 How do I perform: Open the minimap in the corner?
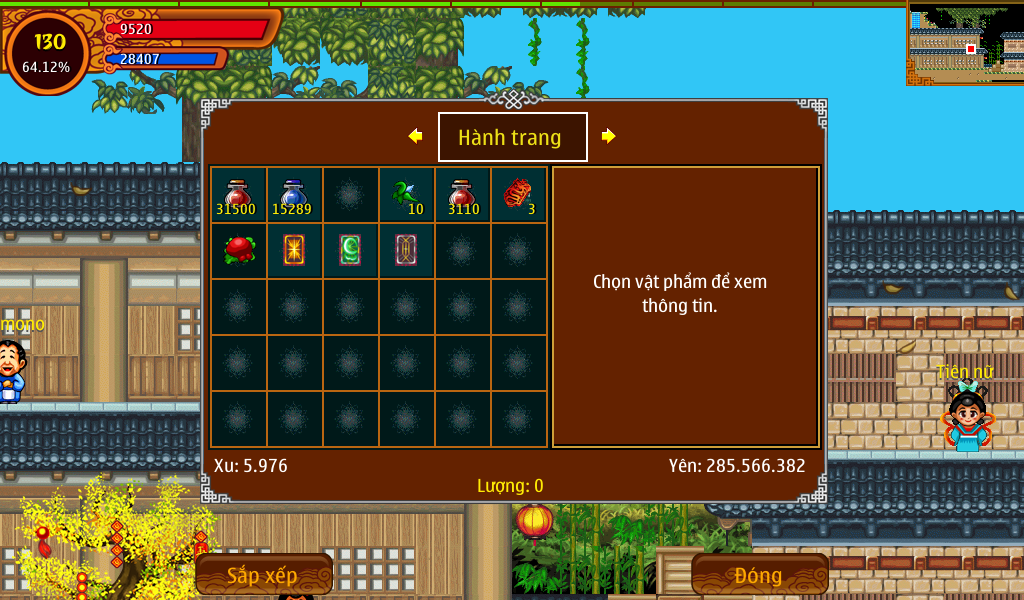(965, 43)
